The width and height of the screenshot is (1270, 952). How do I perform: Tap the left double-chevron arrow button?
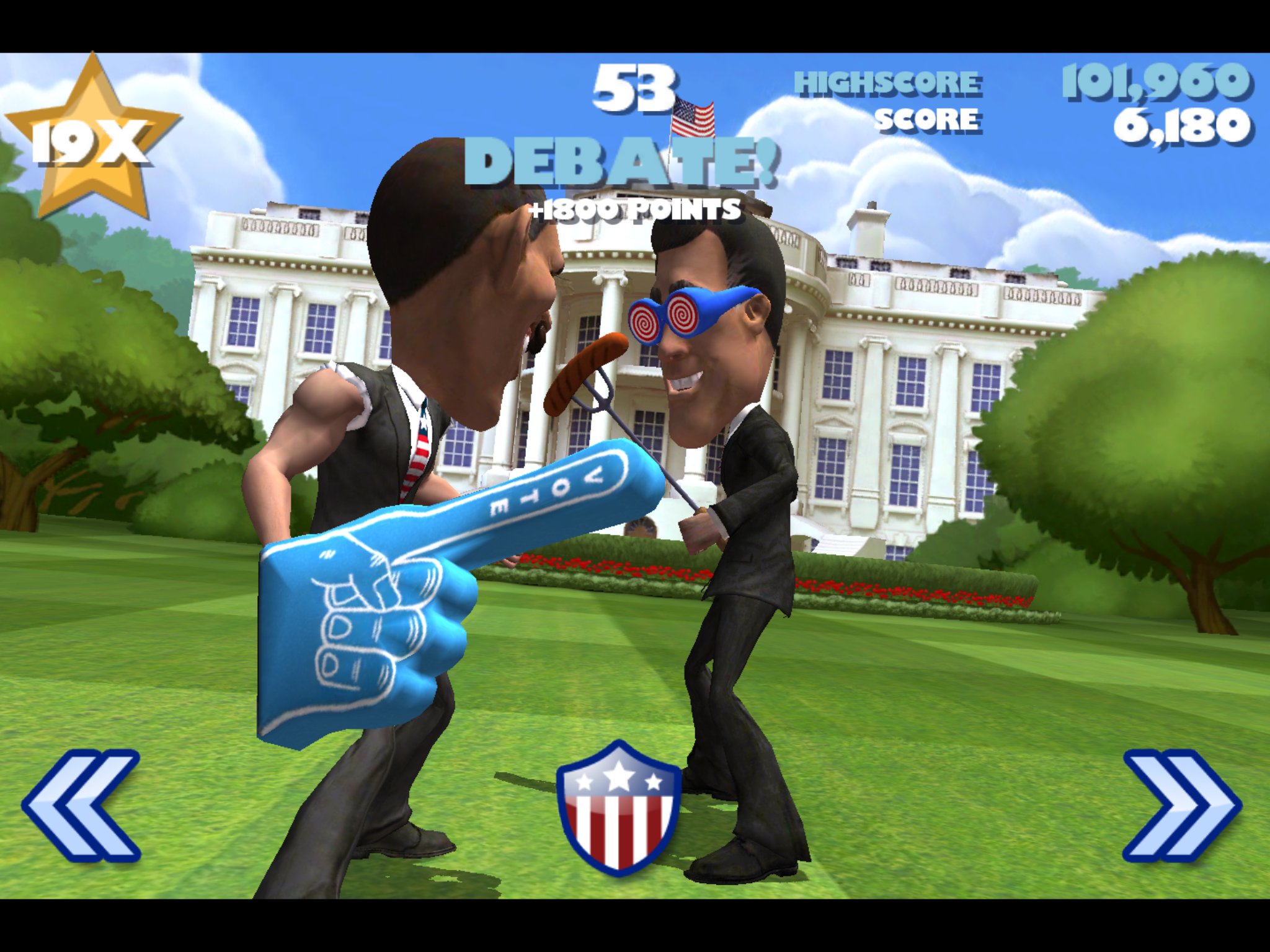point(81,806)
